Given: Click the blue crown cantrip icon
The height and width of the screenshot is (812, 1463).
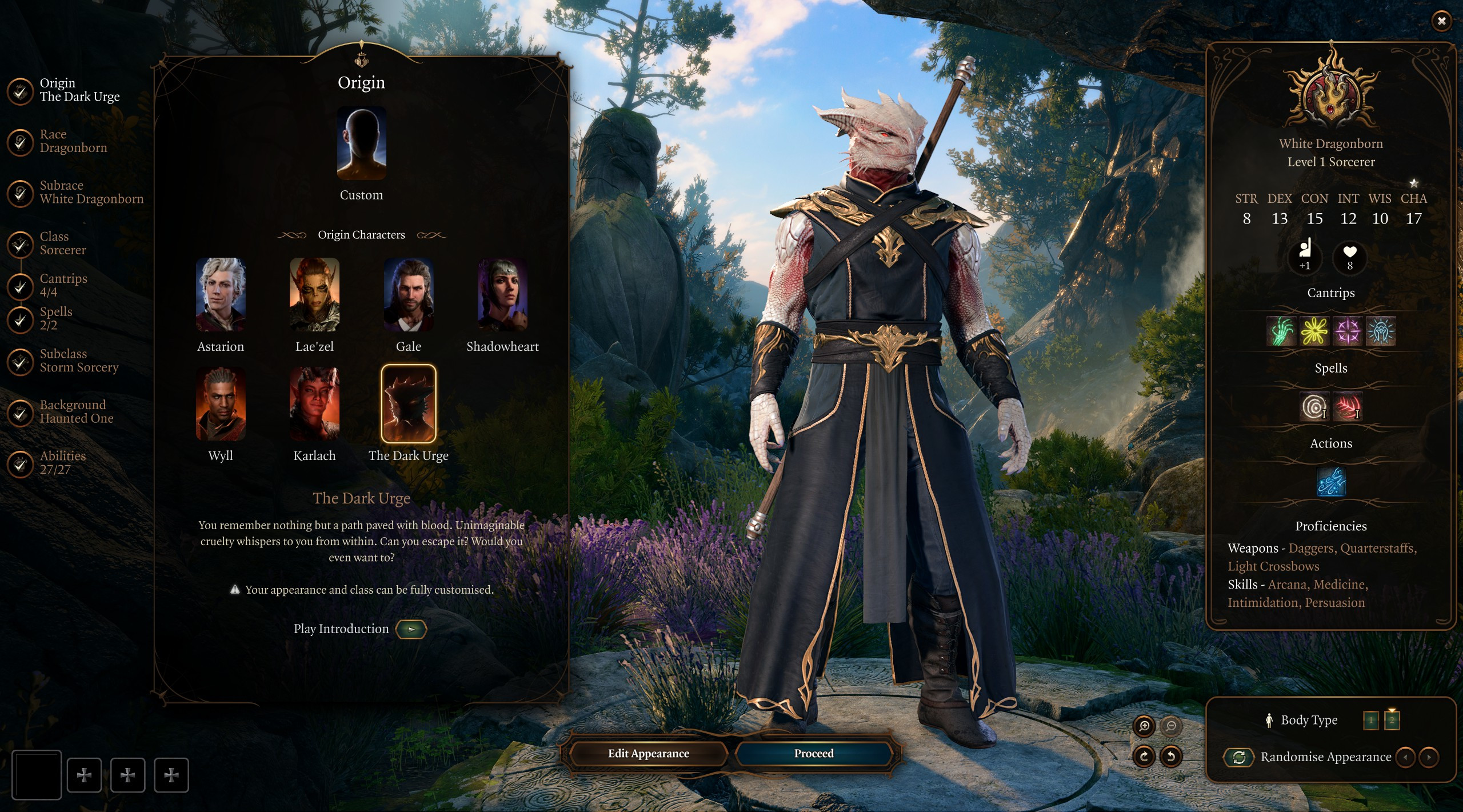Looking at the screenshot, I should click(x=1380, y=331).
